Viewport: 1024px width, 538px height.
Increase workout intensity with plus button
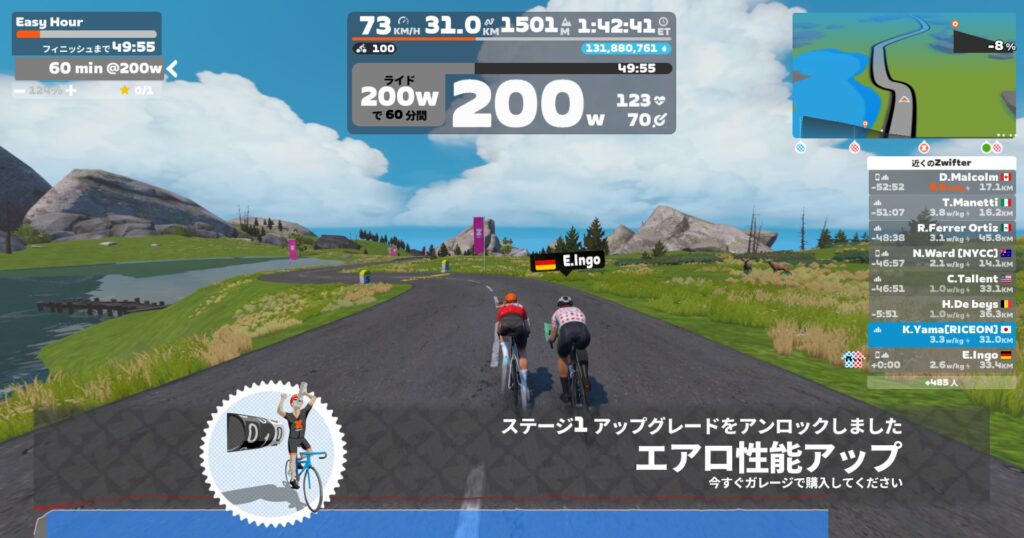(x=71, y=91)
